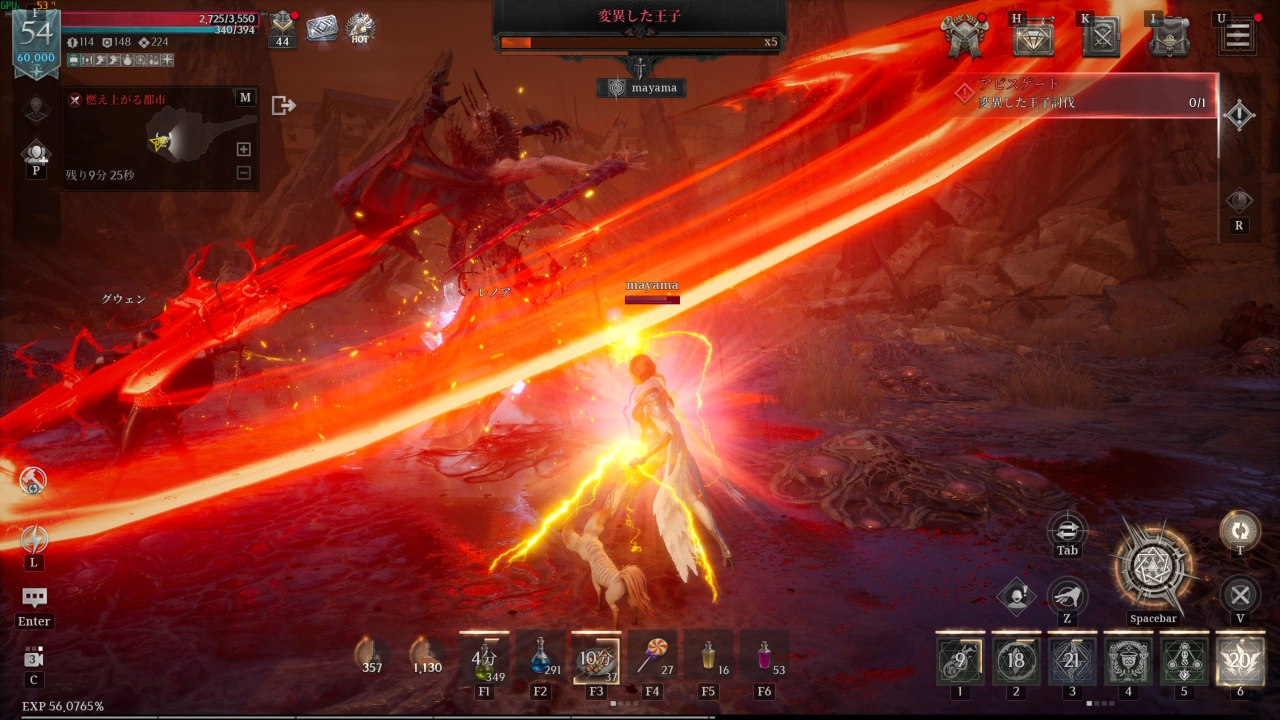Open the HOT event icon
Screen dimensions: 1280x720
click(360, 30)
